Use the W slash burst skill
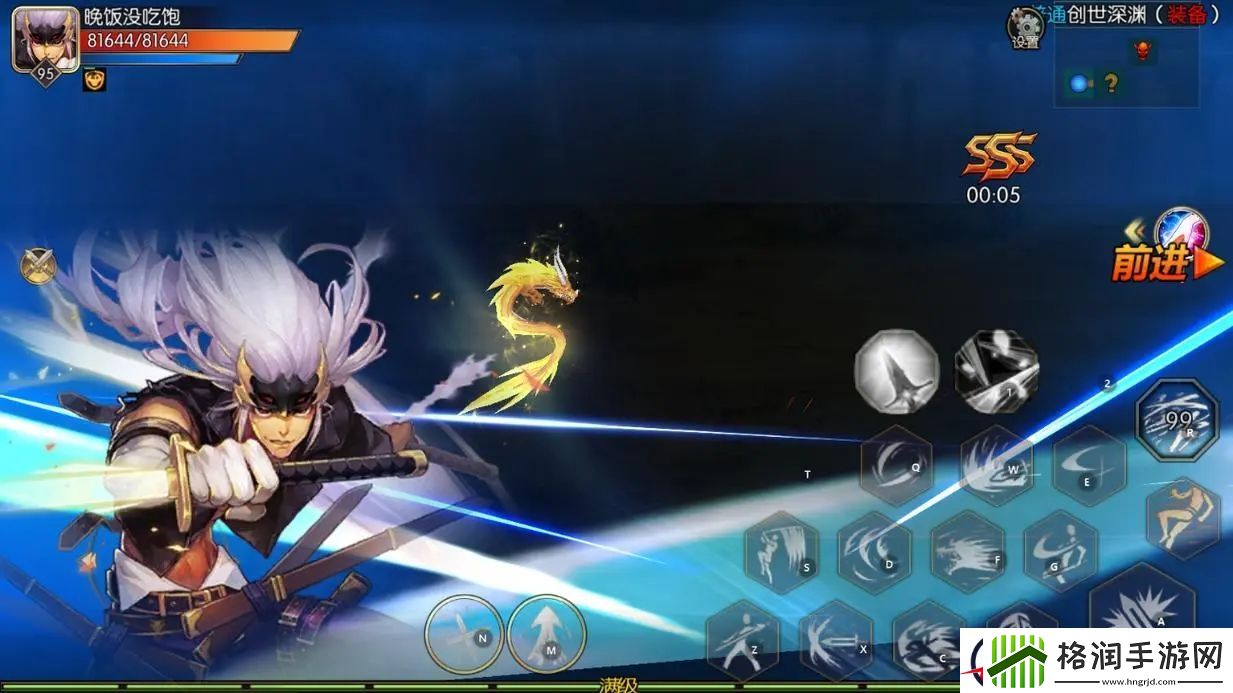The image size is (1233, 693). tap(996, 464)
